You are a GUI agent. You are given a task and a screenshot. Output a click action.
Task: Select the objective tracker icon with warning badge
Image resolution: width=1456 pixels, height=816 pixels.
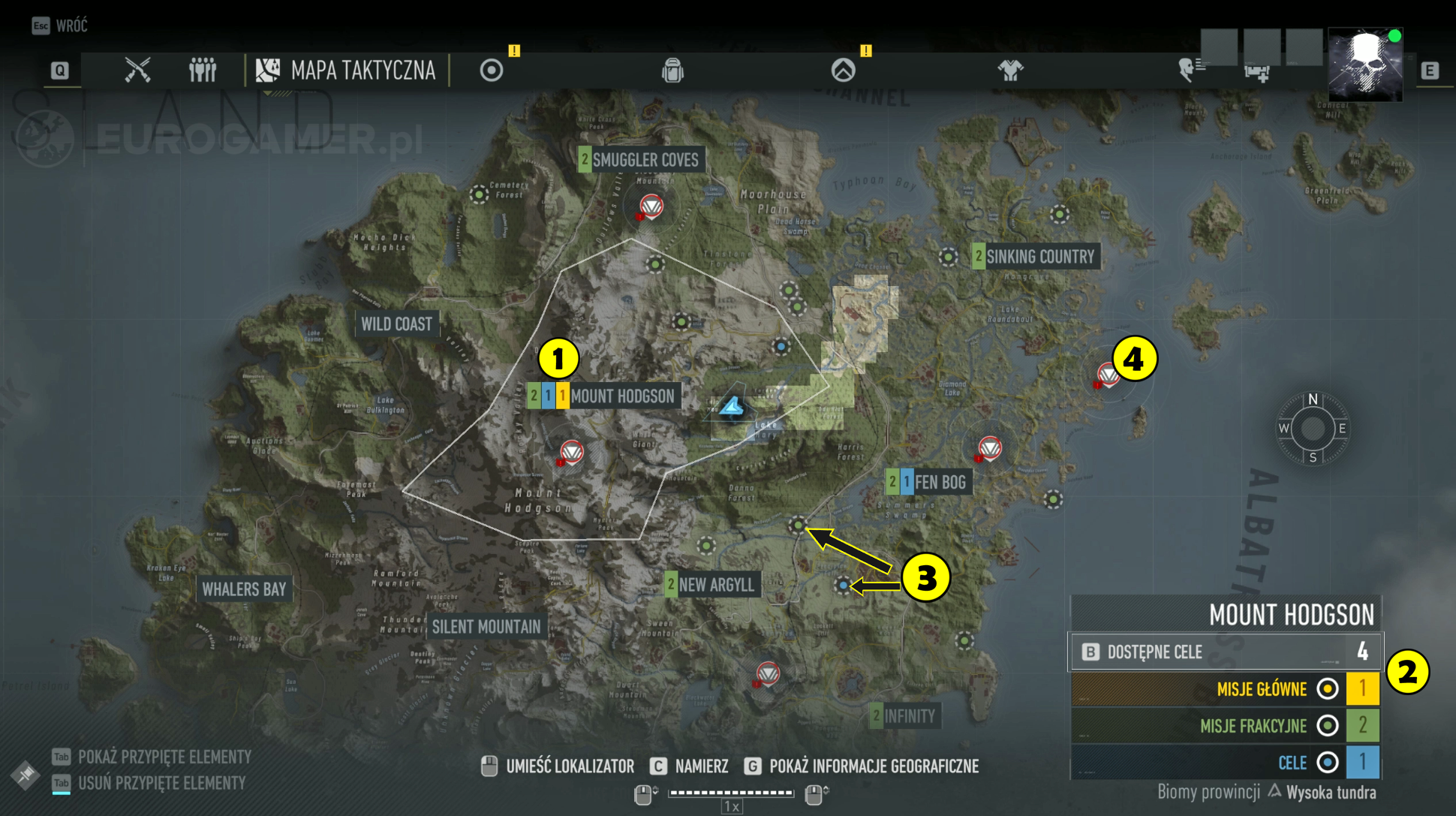point(492,70)
